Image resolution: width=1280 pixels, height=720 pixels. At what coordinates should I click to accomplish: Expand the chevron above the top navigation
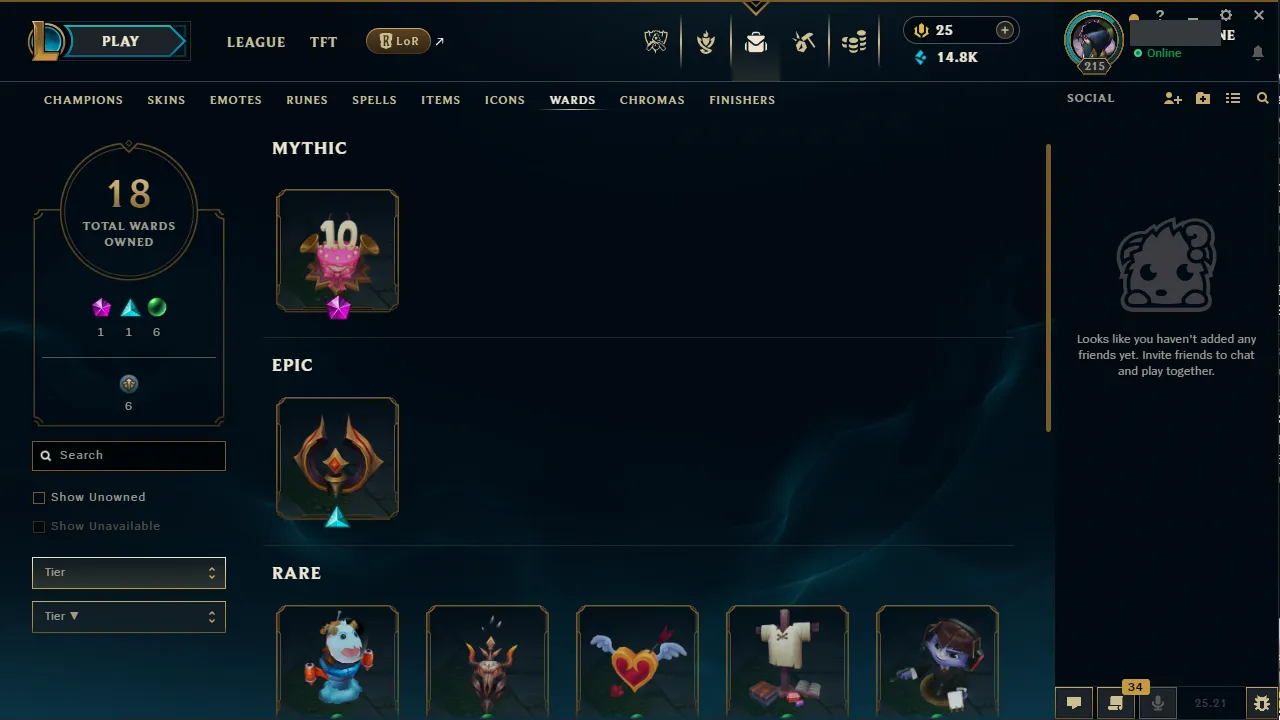tap(755, 6)
